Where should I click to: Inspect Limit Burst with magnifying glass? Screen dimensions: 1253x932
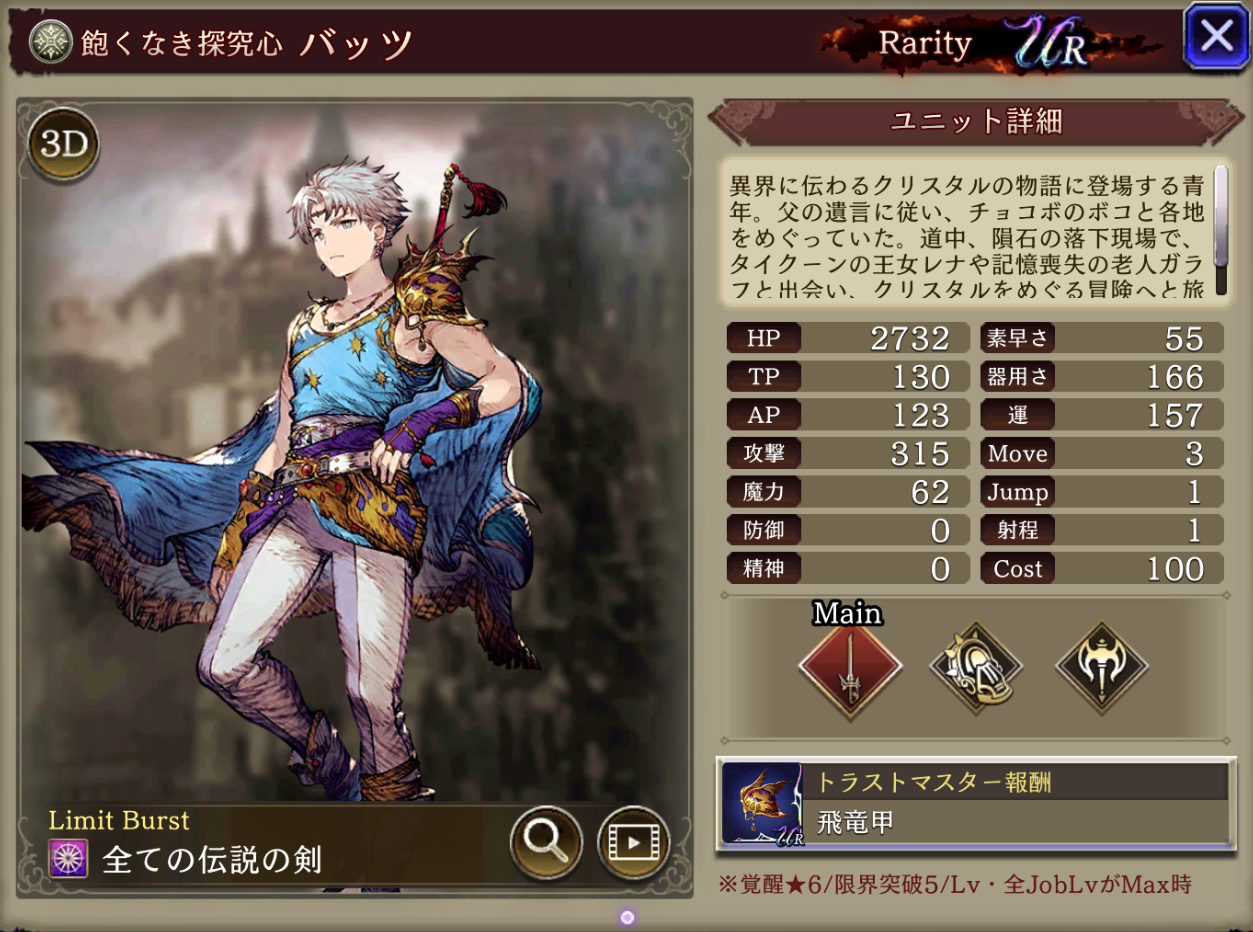(x=546, y=842)
